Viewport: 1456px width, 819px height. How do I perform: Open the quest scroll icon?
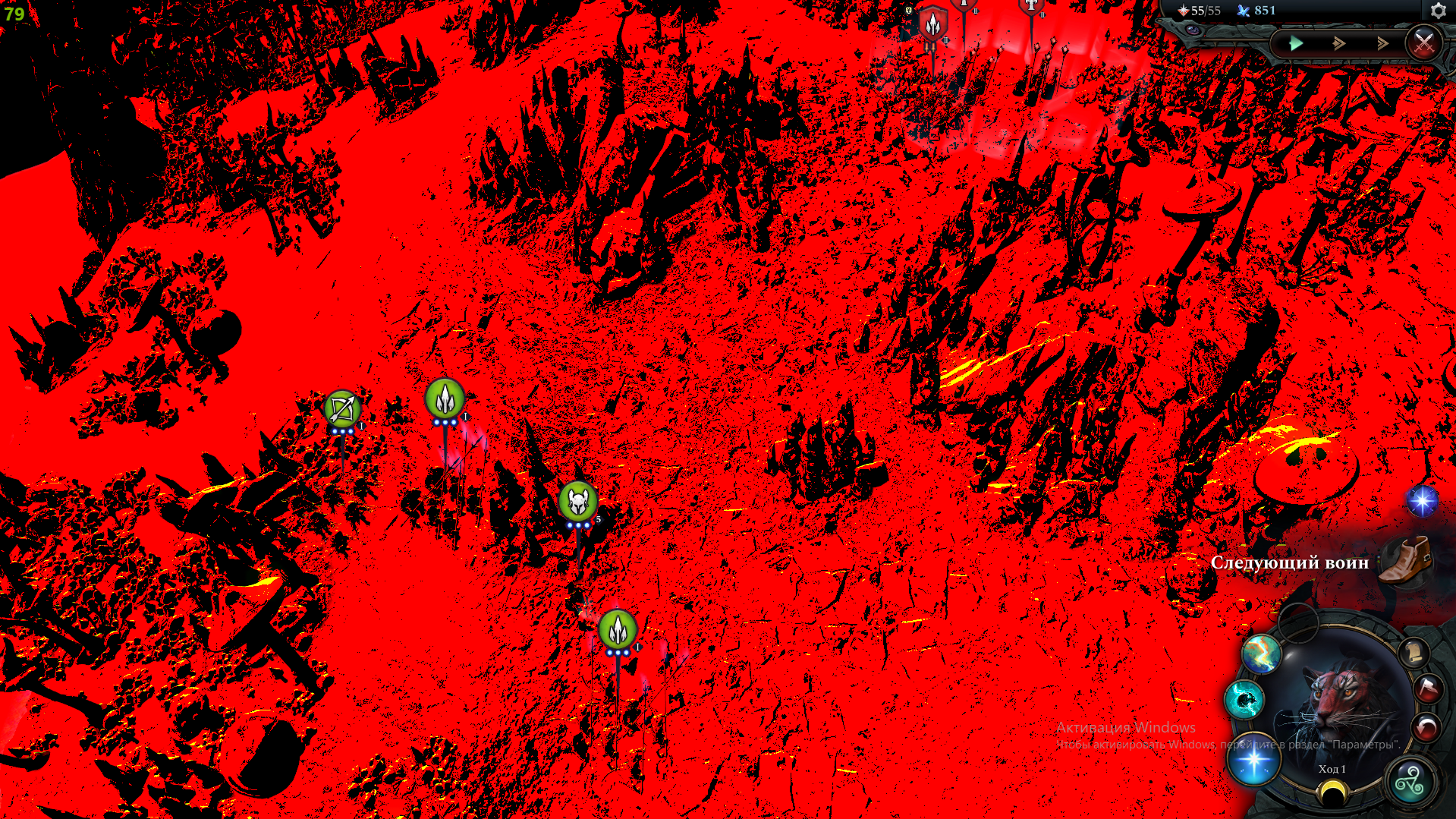(1414, 653)
